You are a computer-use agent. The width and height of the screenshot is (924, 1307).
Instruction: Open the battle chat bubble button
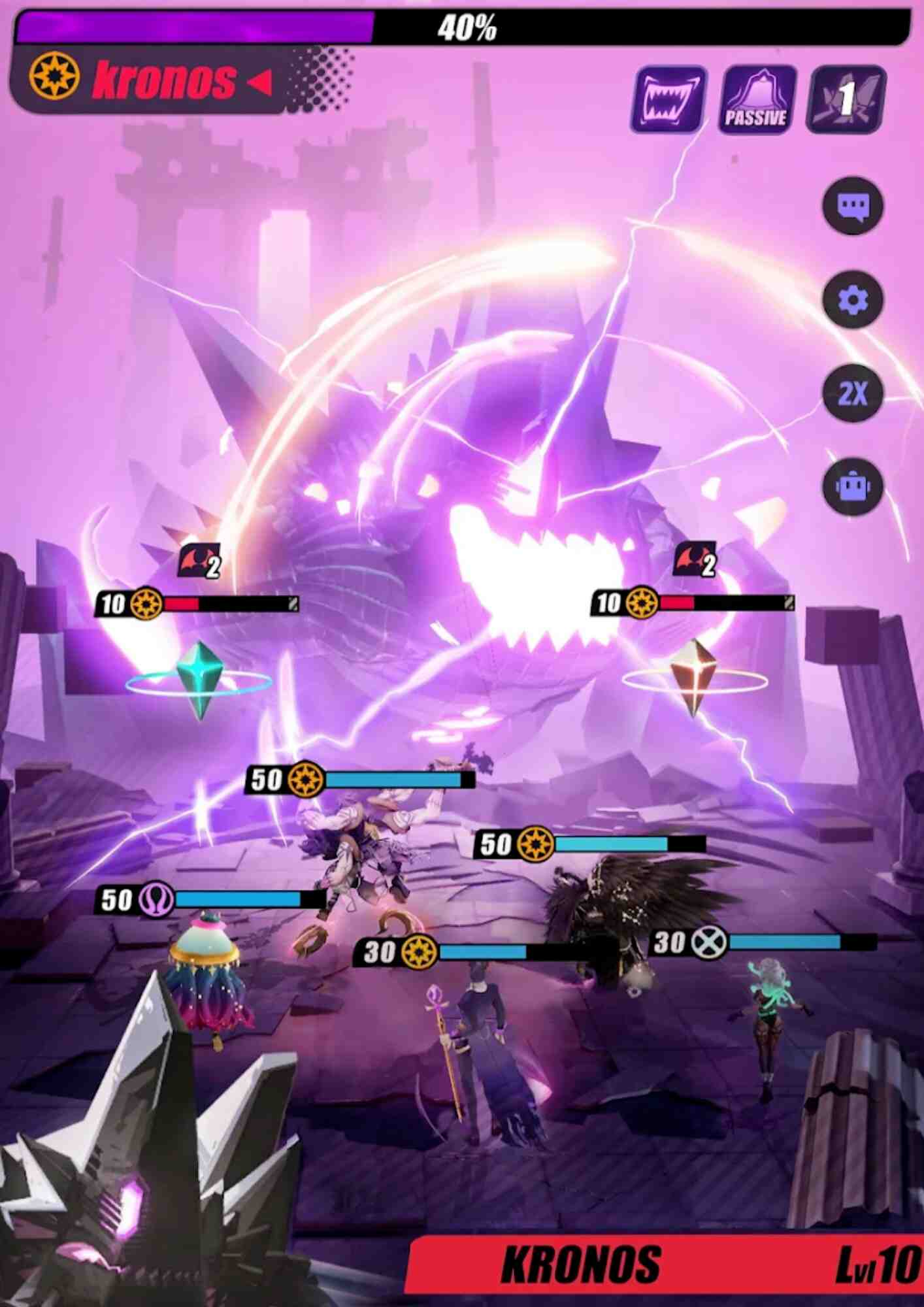(x=853, y=207)
